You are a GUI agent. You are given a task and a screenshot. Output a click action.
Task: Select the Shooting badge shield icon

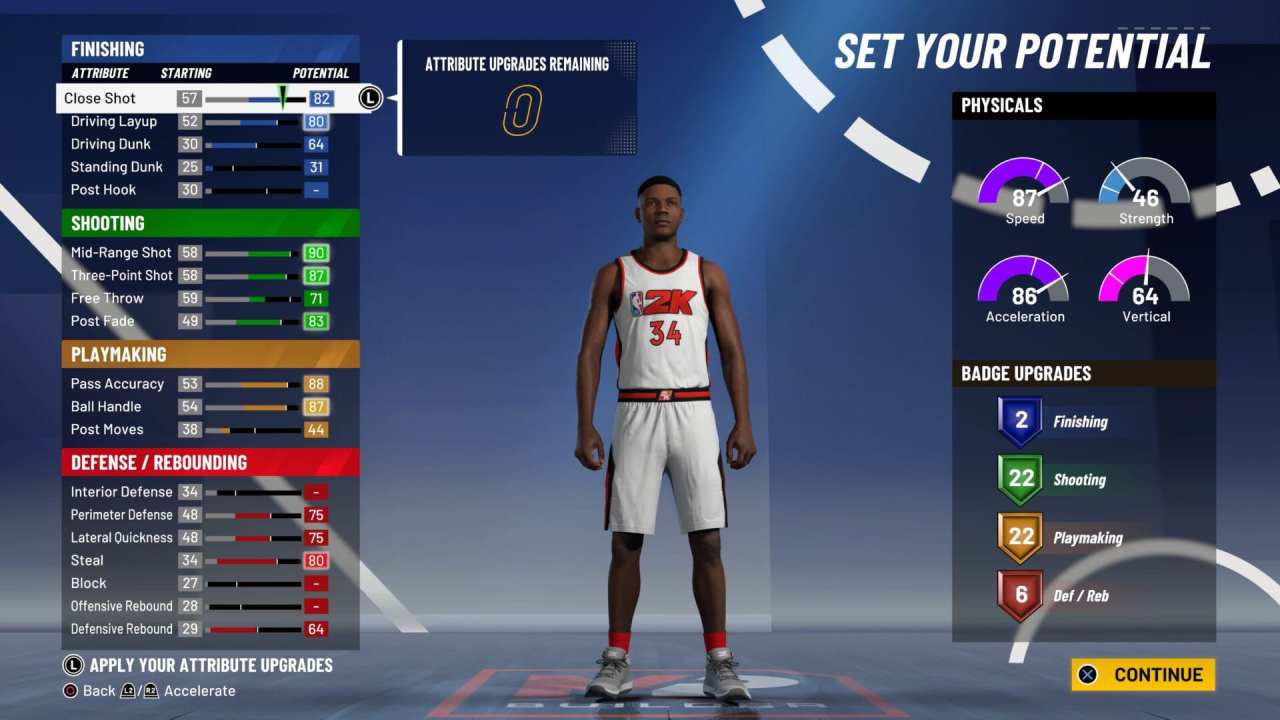[1019, 478]
